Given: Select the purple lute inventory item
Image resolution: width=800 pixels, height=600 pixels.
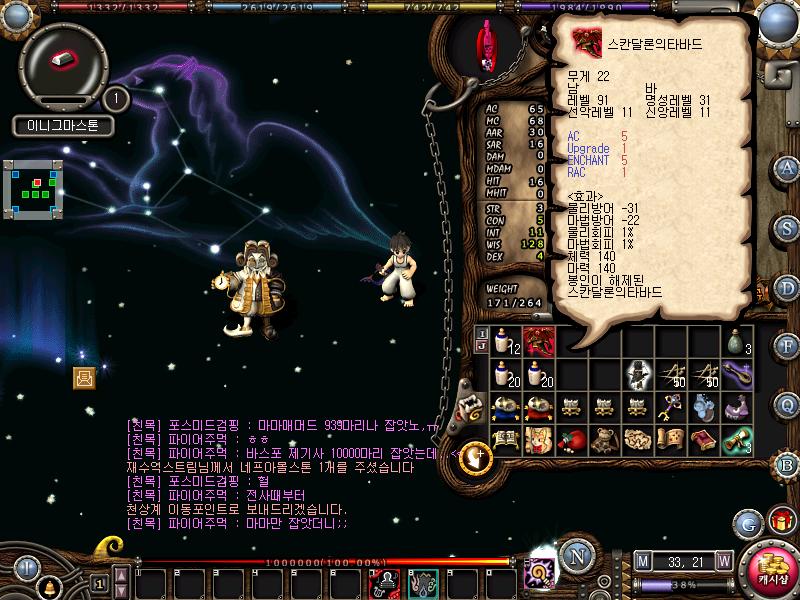Looking at the screenshot, I should (739, 375).
